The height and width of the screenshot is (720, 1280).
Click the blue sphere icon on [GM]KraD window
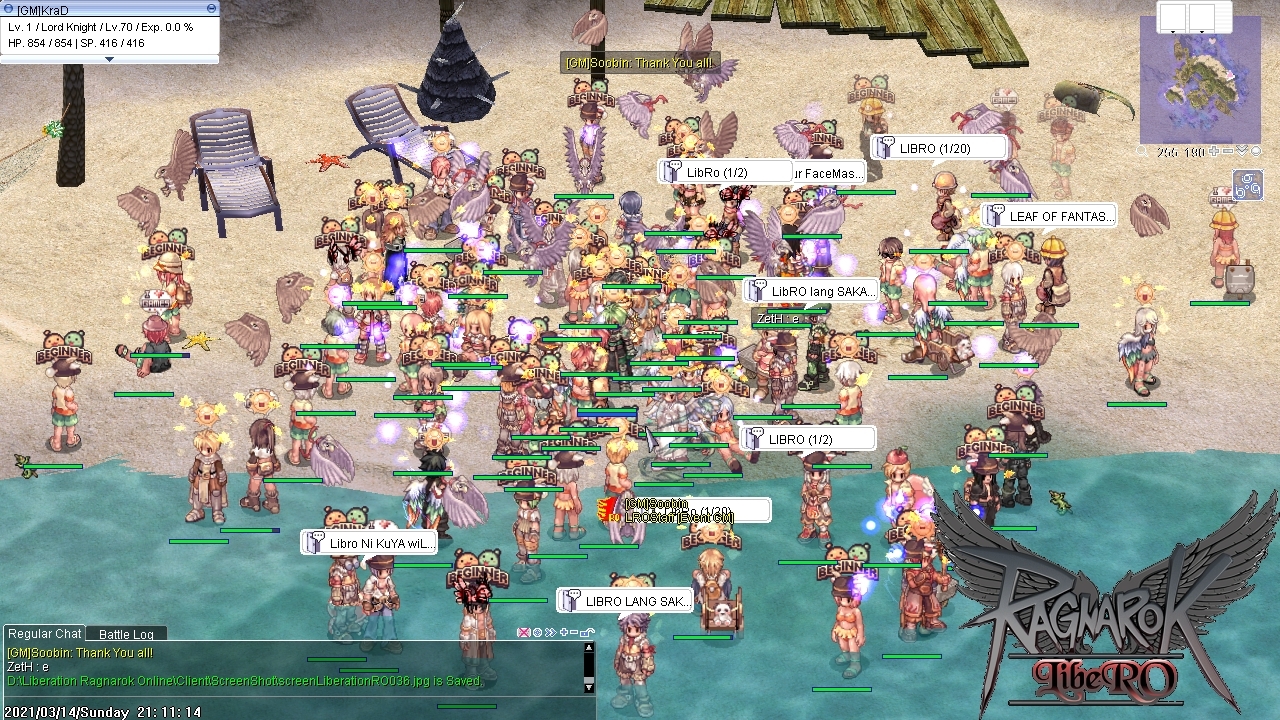(x=8, y=9)
